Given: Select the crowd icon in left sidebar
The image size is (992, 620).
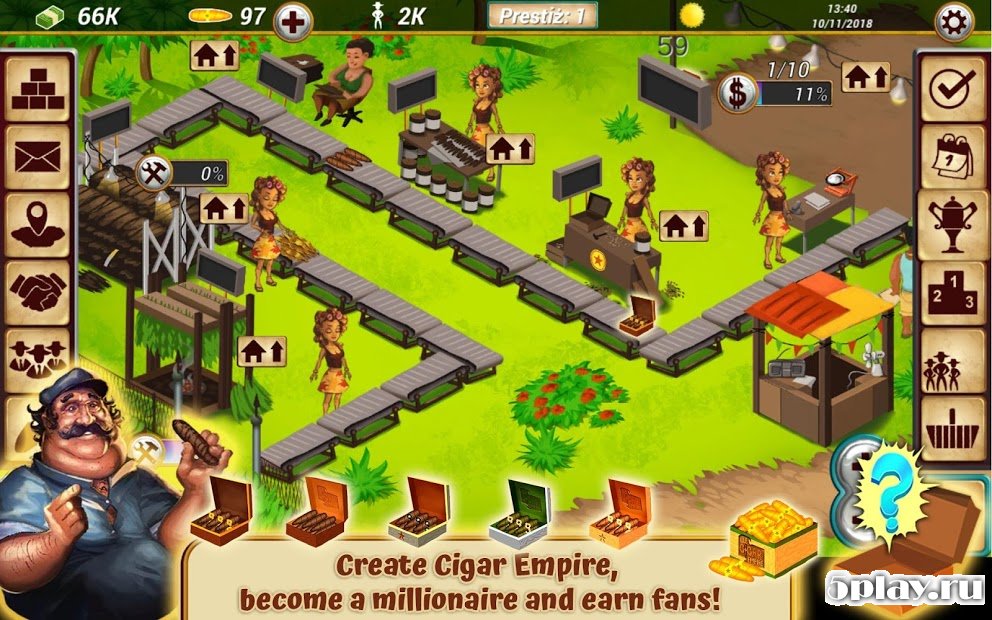Looking at the screenshot, I should tap(38, 357).
